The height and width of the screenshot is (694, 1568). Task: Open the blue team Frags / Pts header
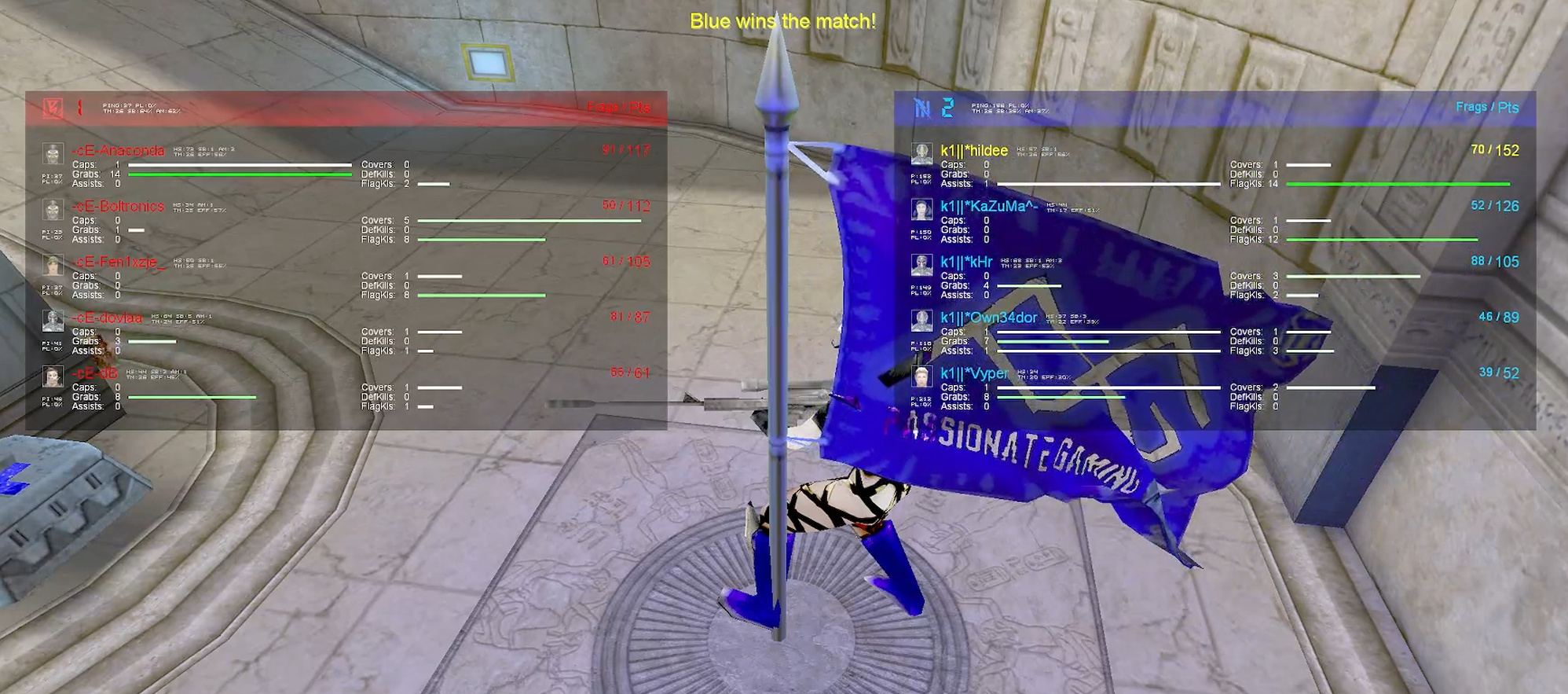(x=1487, y=106)
